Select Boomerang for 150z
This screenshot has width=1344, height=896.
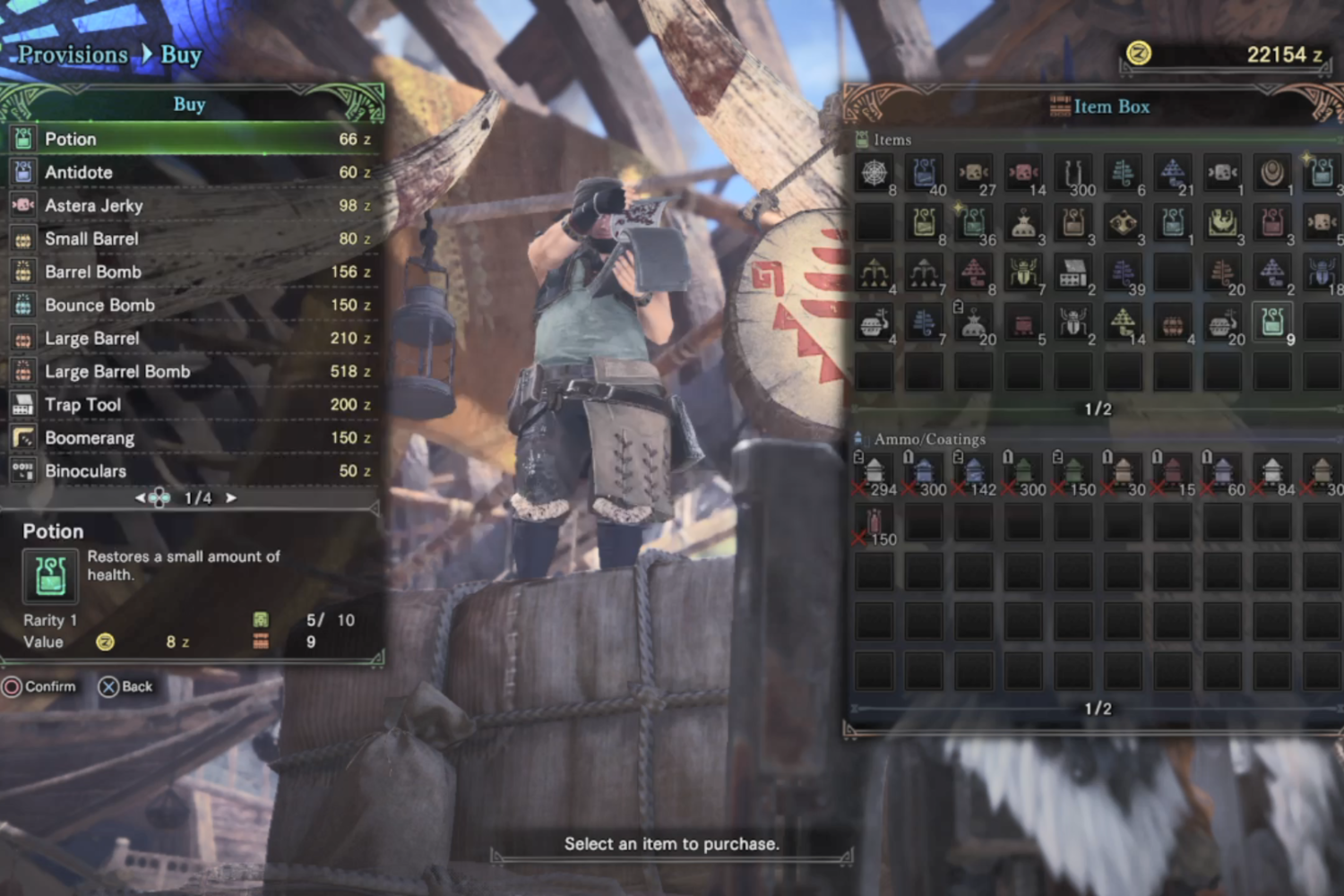coord(193,437)
